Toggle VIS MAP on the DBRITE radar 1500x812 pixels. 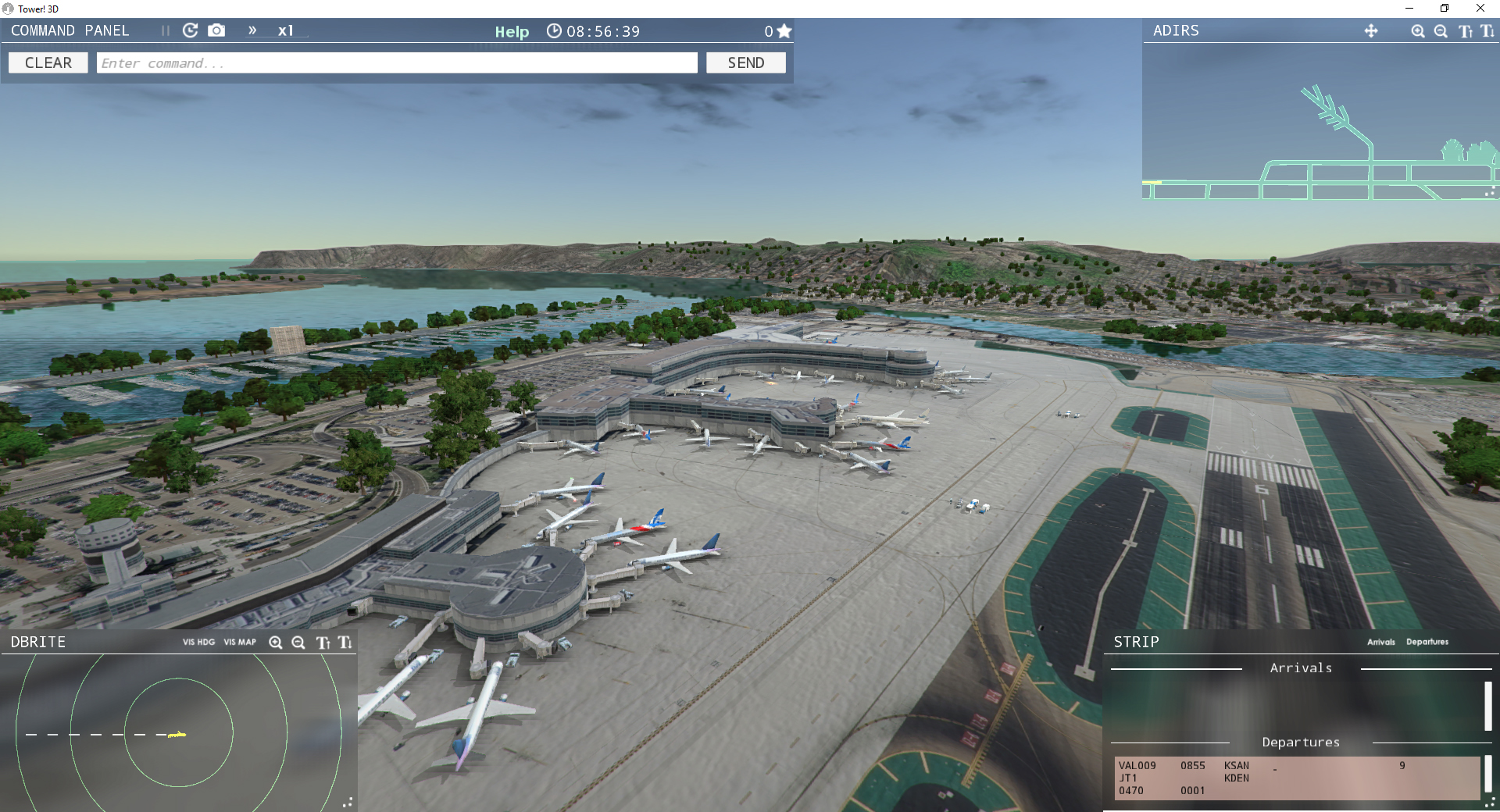239,643
